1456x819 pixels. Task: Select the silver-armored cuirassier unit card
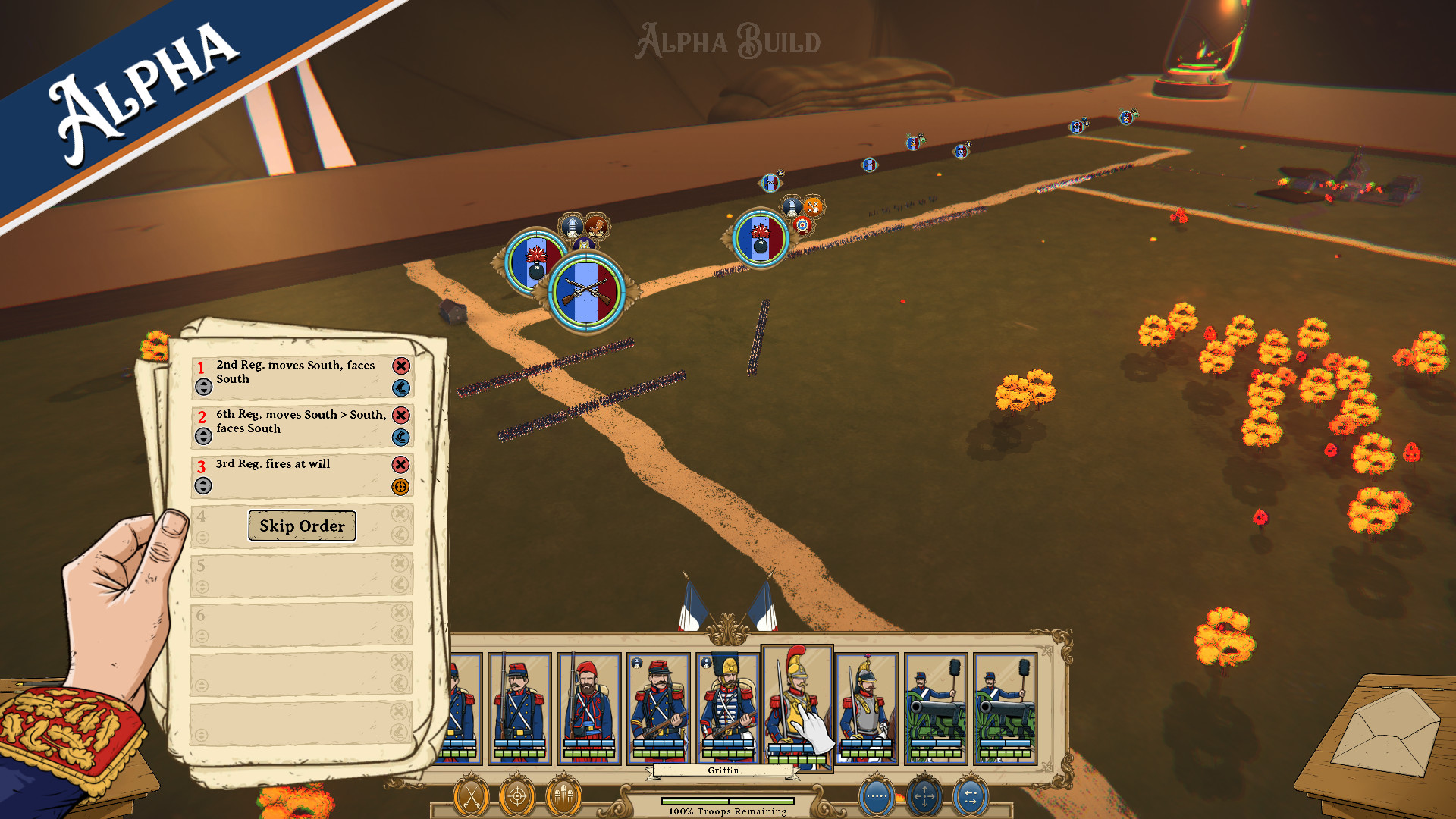tap(867, 708)
